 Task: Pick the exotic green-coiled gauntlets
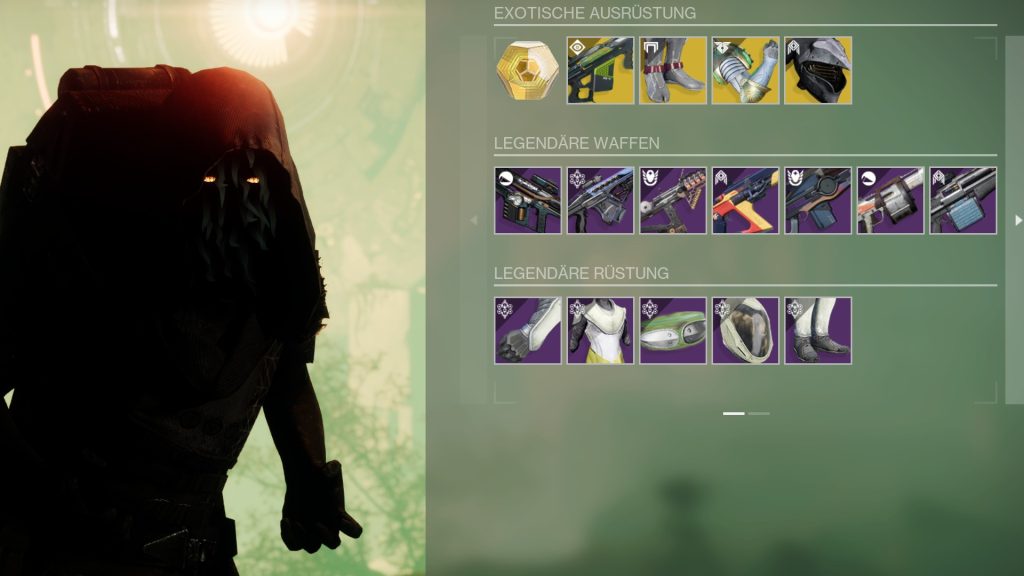(x=745, y=70)
